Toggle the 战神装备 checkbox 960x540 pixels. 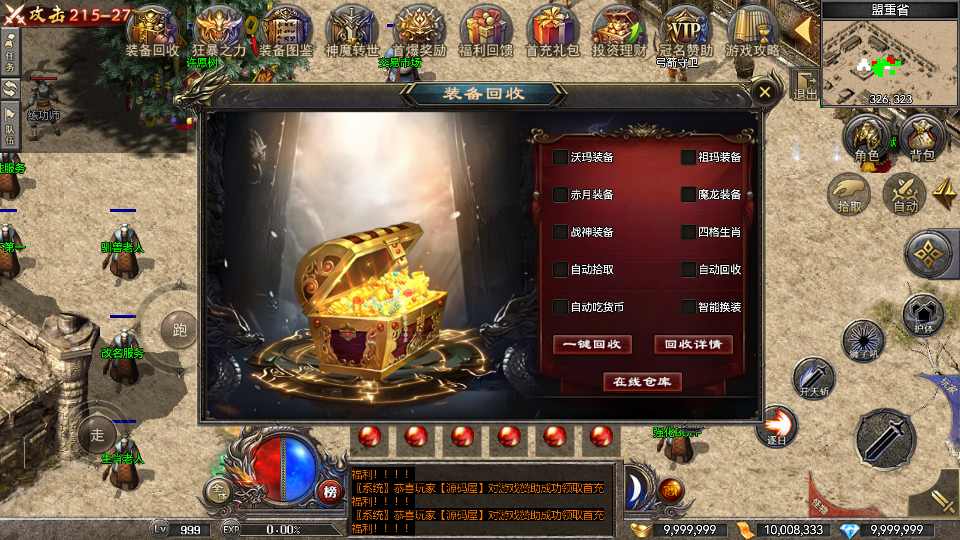coord(560,232)
